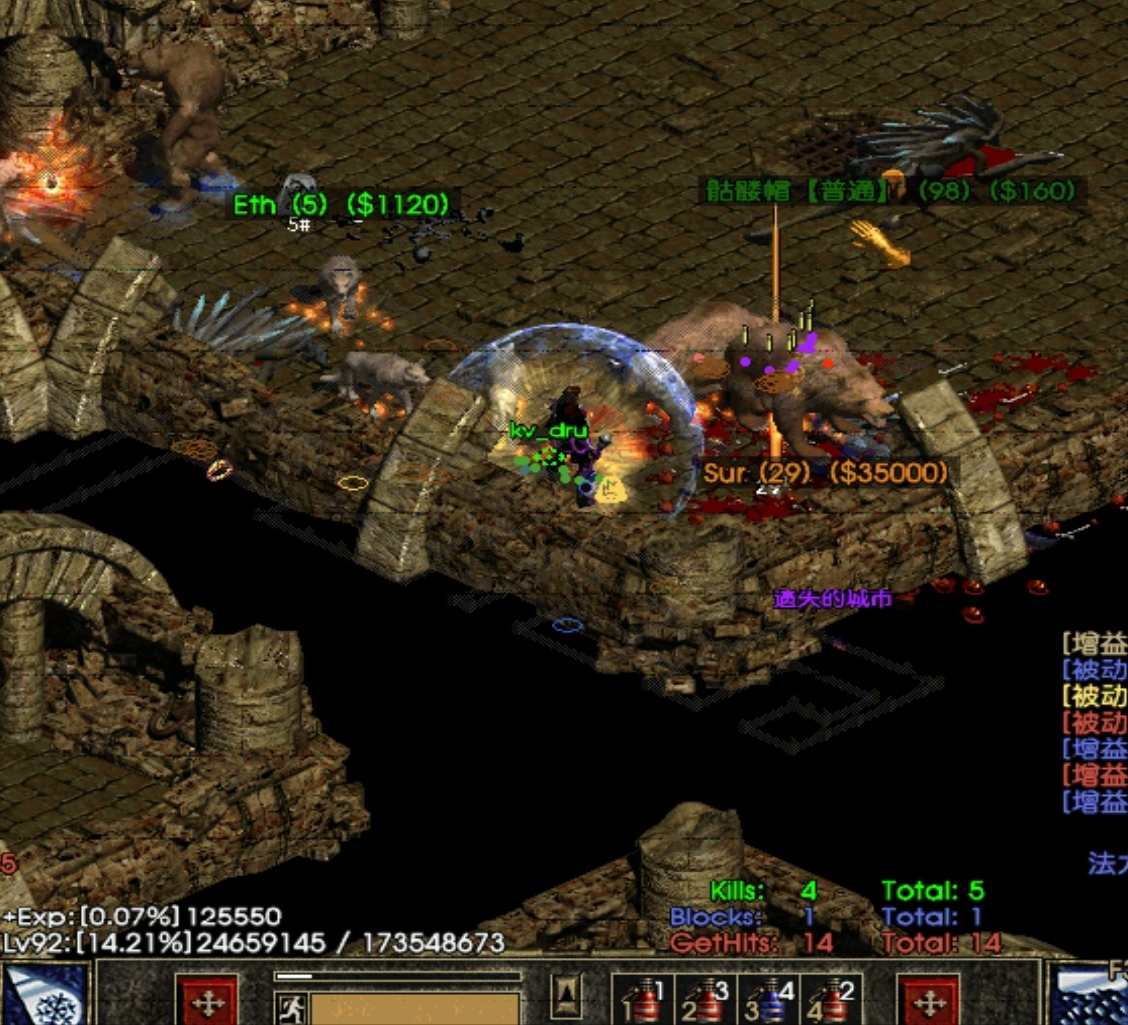This screenshot has height=1025, width=1128.
Task: Toggle the run/walk icon
Action: 291,1007
